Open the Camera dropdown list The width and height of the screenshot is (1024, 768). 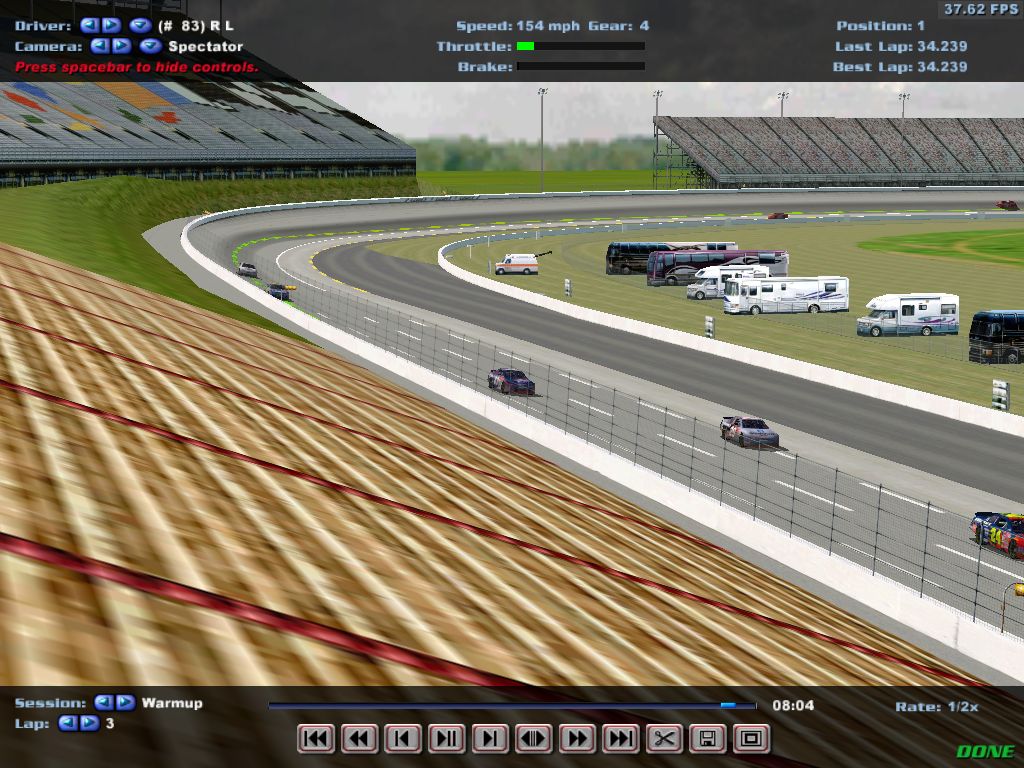click(x=151, y=46)
